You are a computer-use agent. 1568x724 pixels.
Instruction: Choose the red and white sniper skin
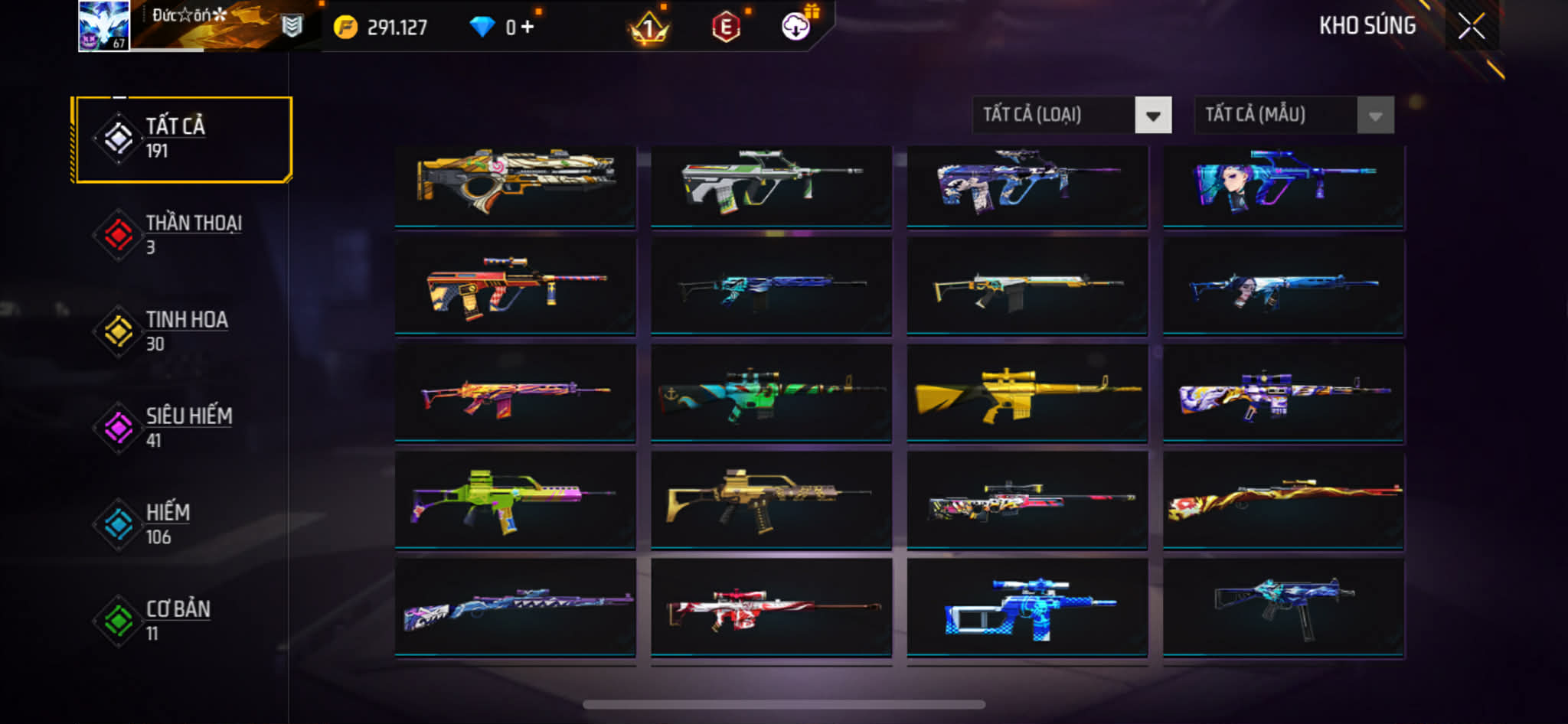[x=770, y=608]
